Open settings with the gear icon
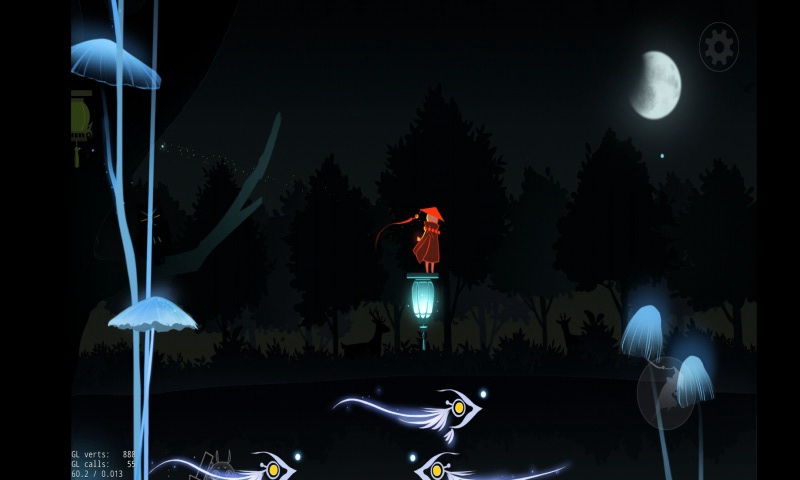The height and width of the screenshot is (480, 800). coord(718,47)
